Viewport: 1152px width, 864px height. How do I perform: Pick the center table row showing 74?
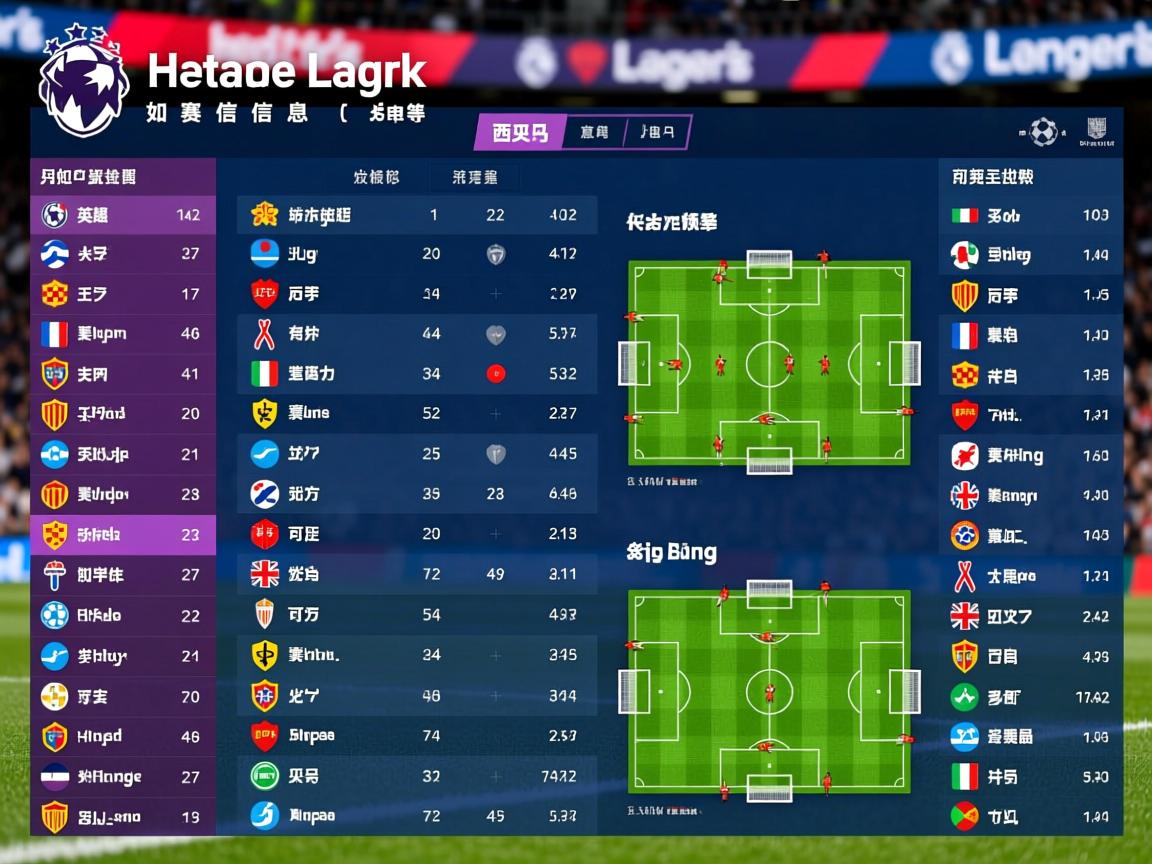coord(417,736)
